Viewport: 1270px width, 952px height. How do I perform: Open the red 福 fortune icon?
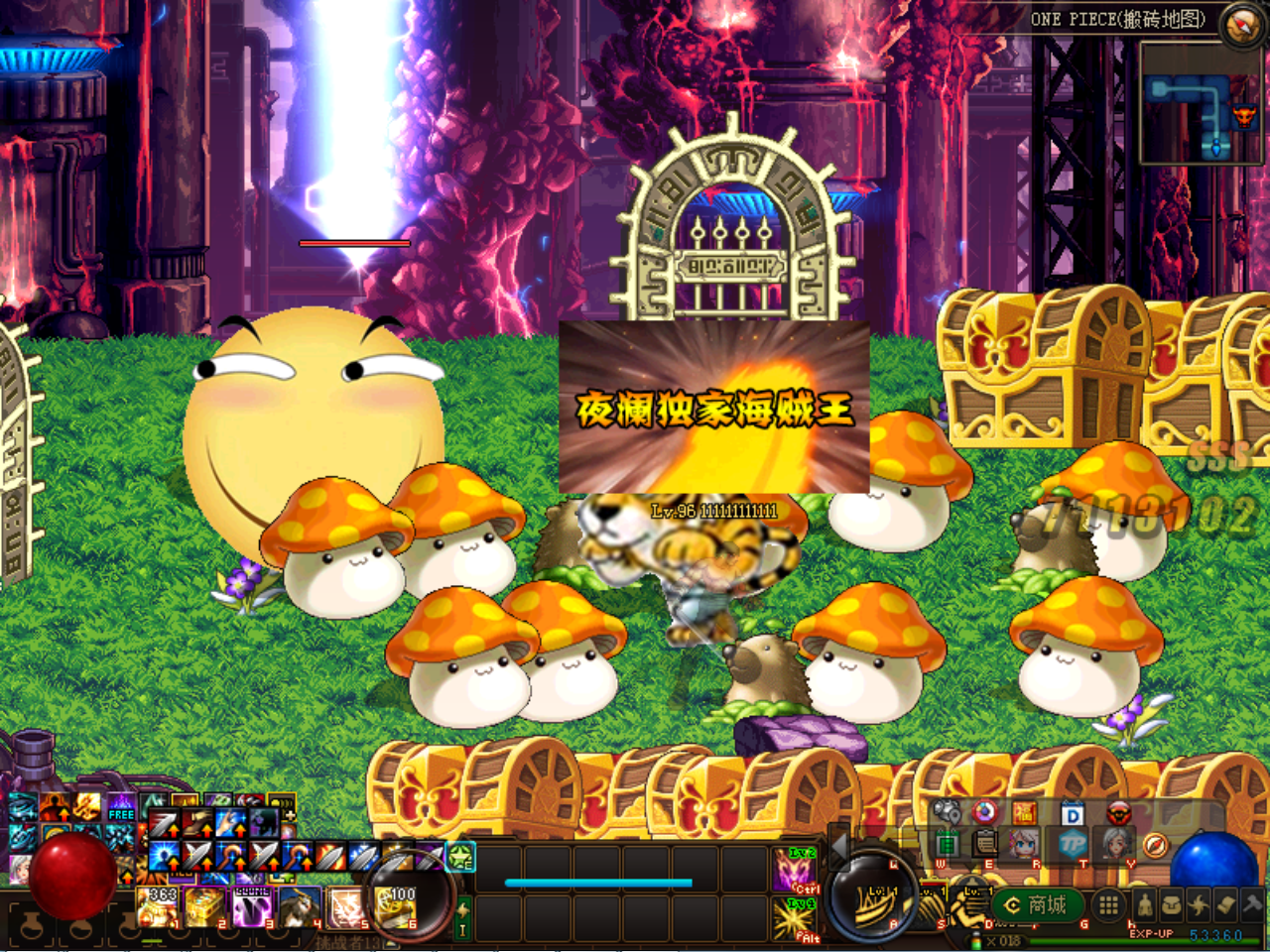(1024, 814)
